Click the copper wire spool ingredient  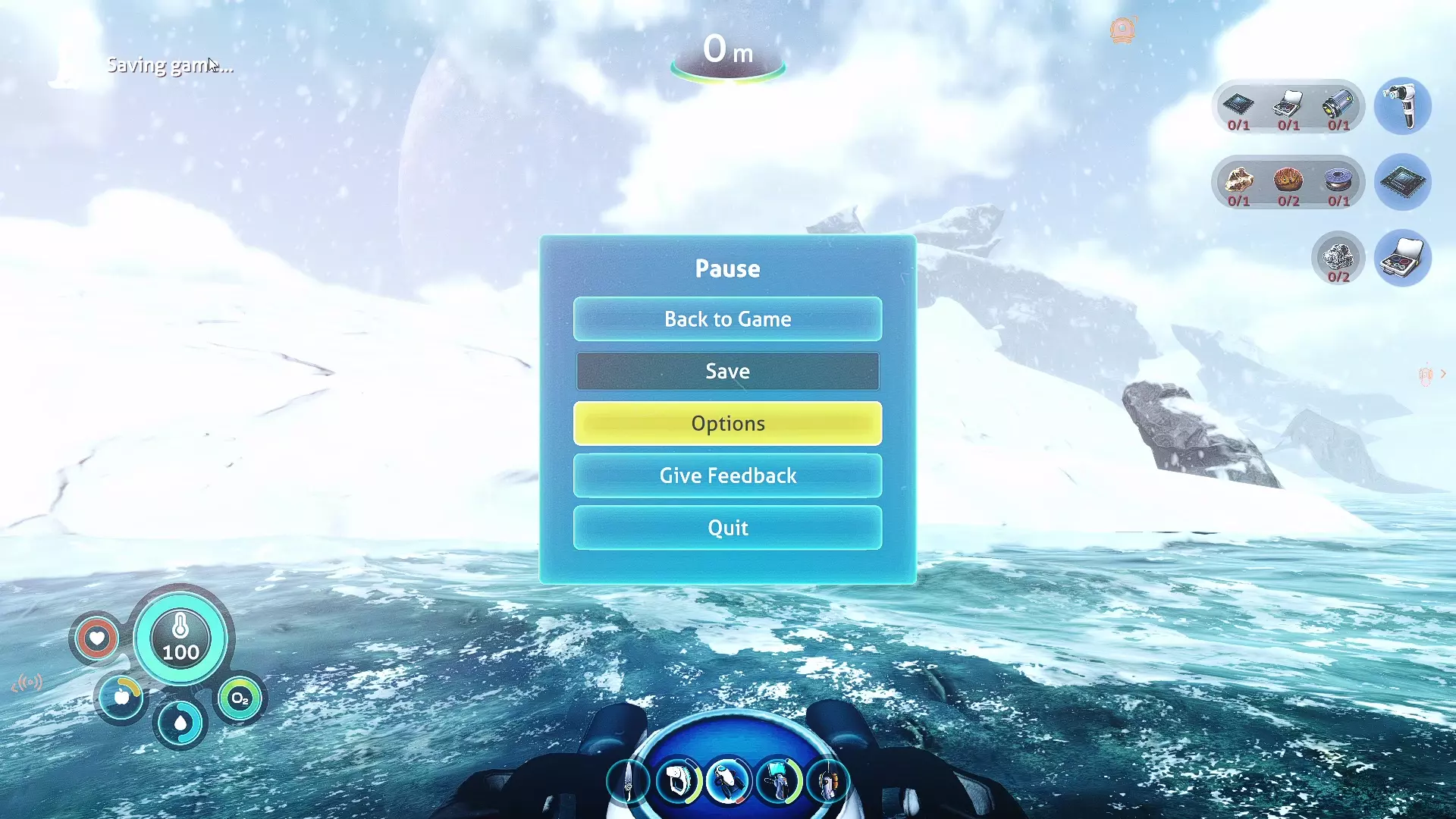[1338, 180]
